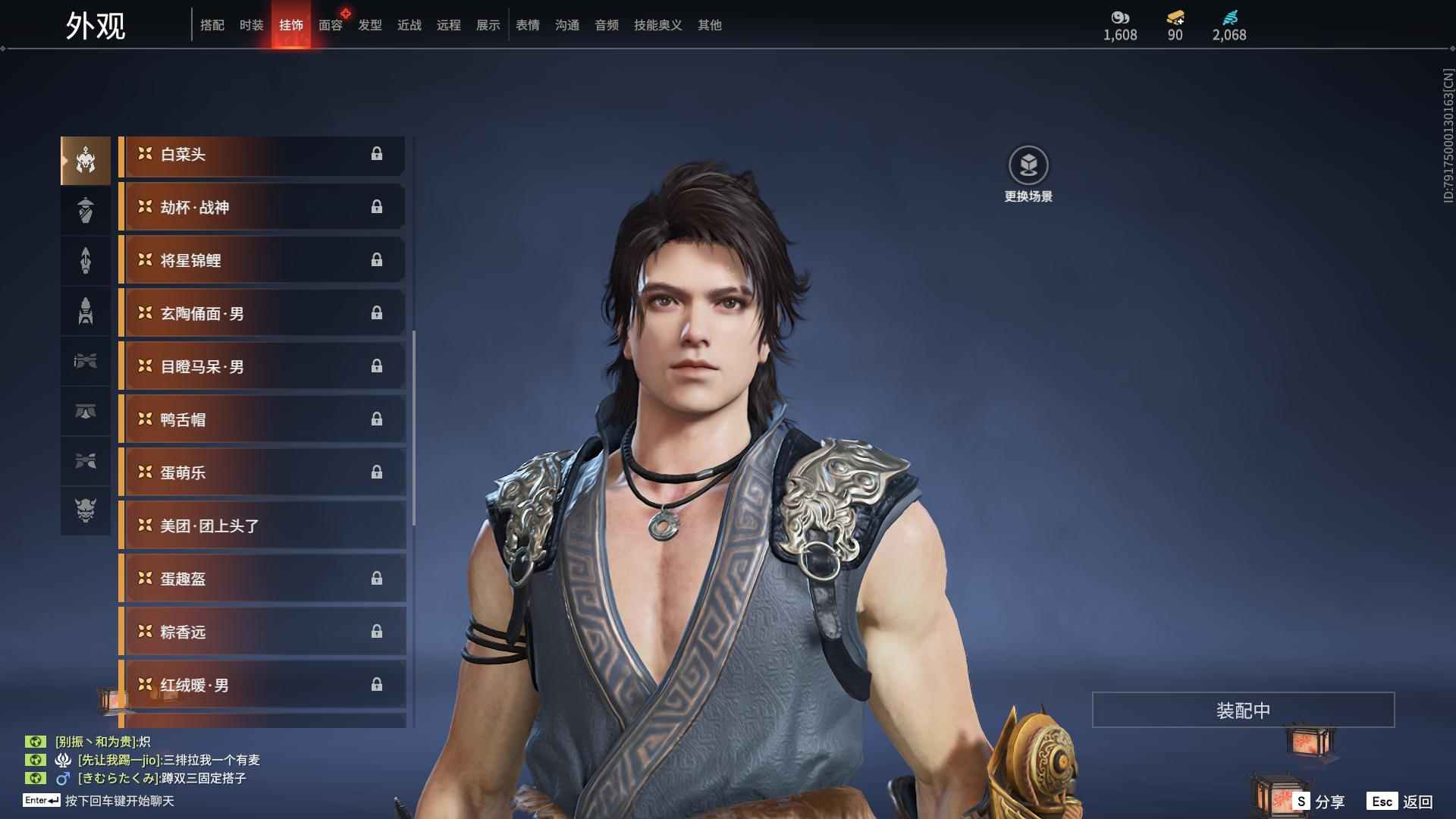Select the 发型 tab

pos(369,25)
